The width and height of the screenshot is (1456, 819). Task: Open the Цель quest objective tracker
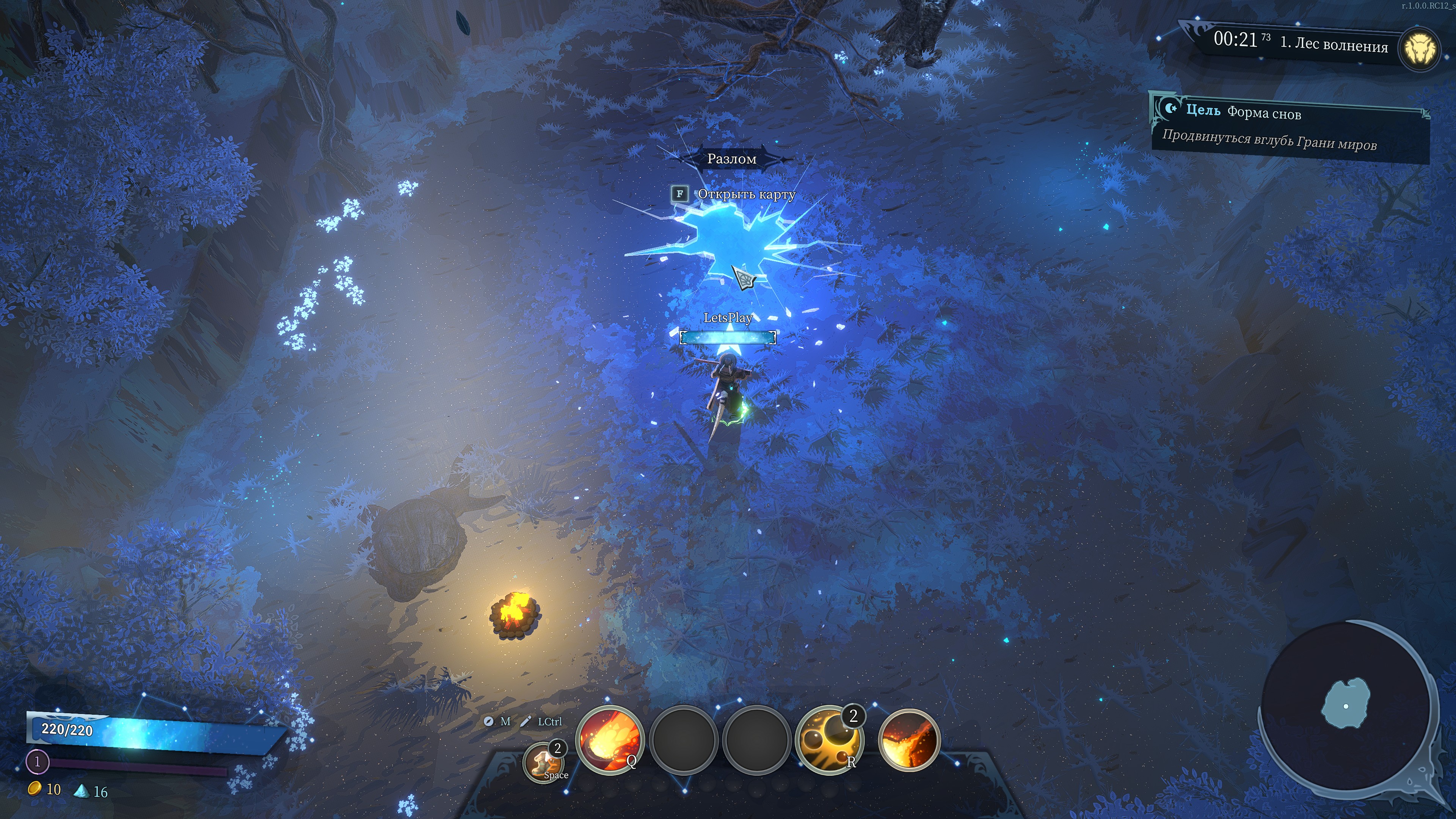tap(1290, 128)
